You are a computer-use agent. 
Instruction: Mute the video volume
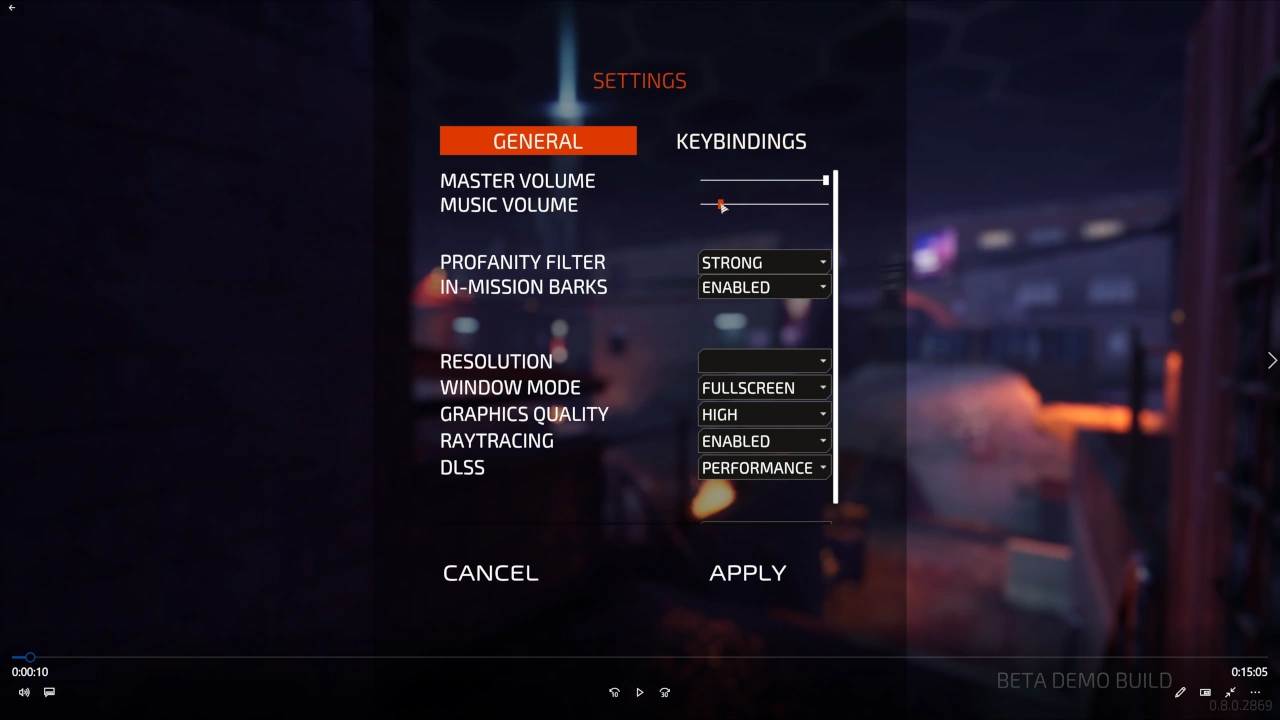coord(23,692)
